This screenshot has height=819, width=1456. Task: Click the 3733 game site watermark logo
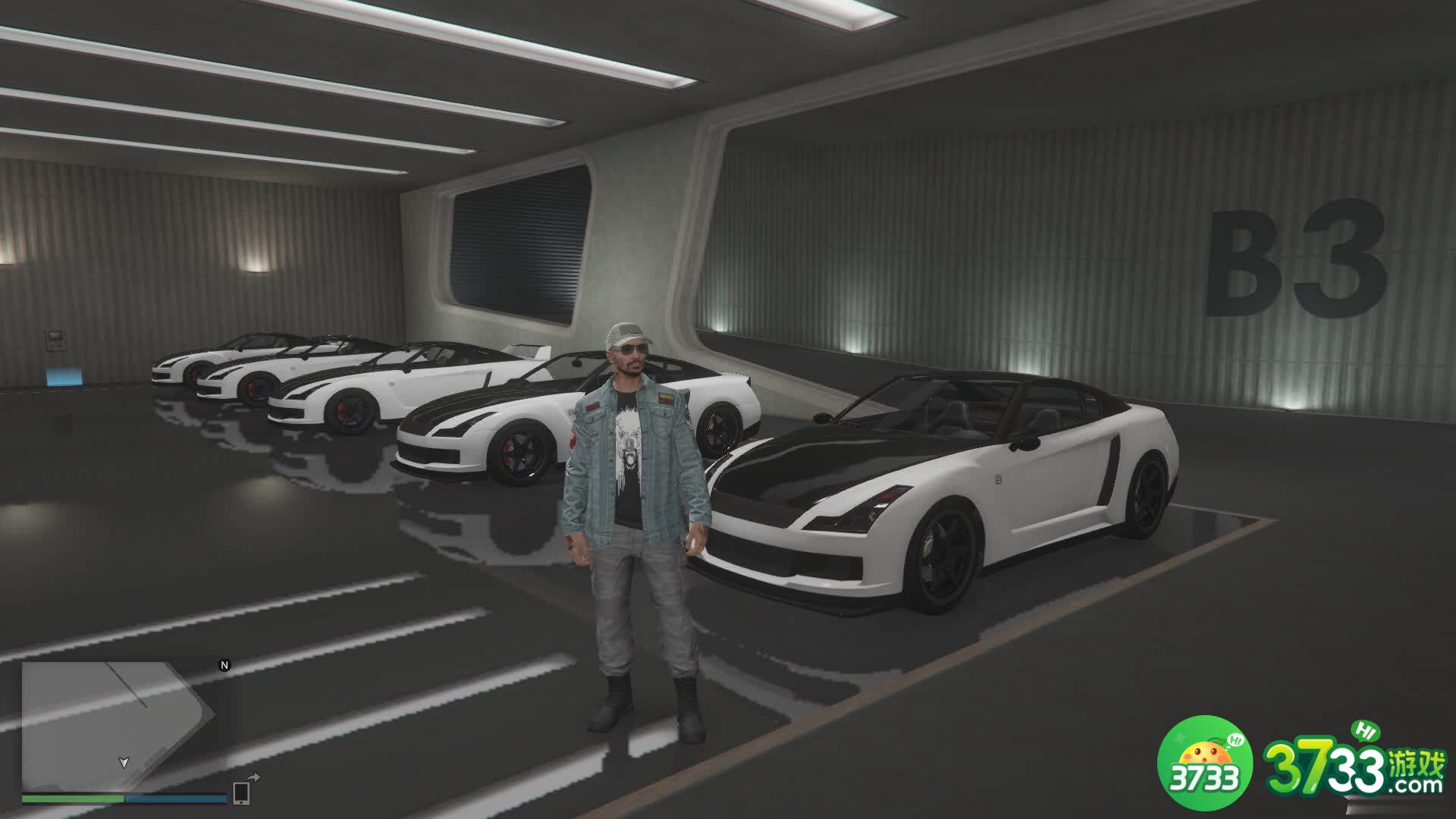click(x=1303, y=768)
